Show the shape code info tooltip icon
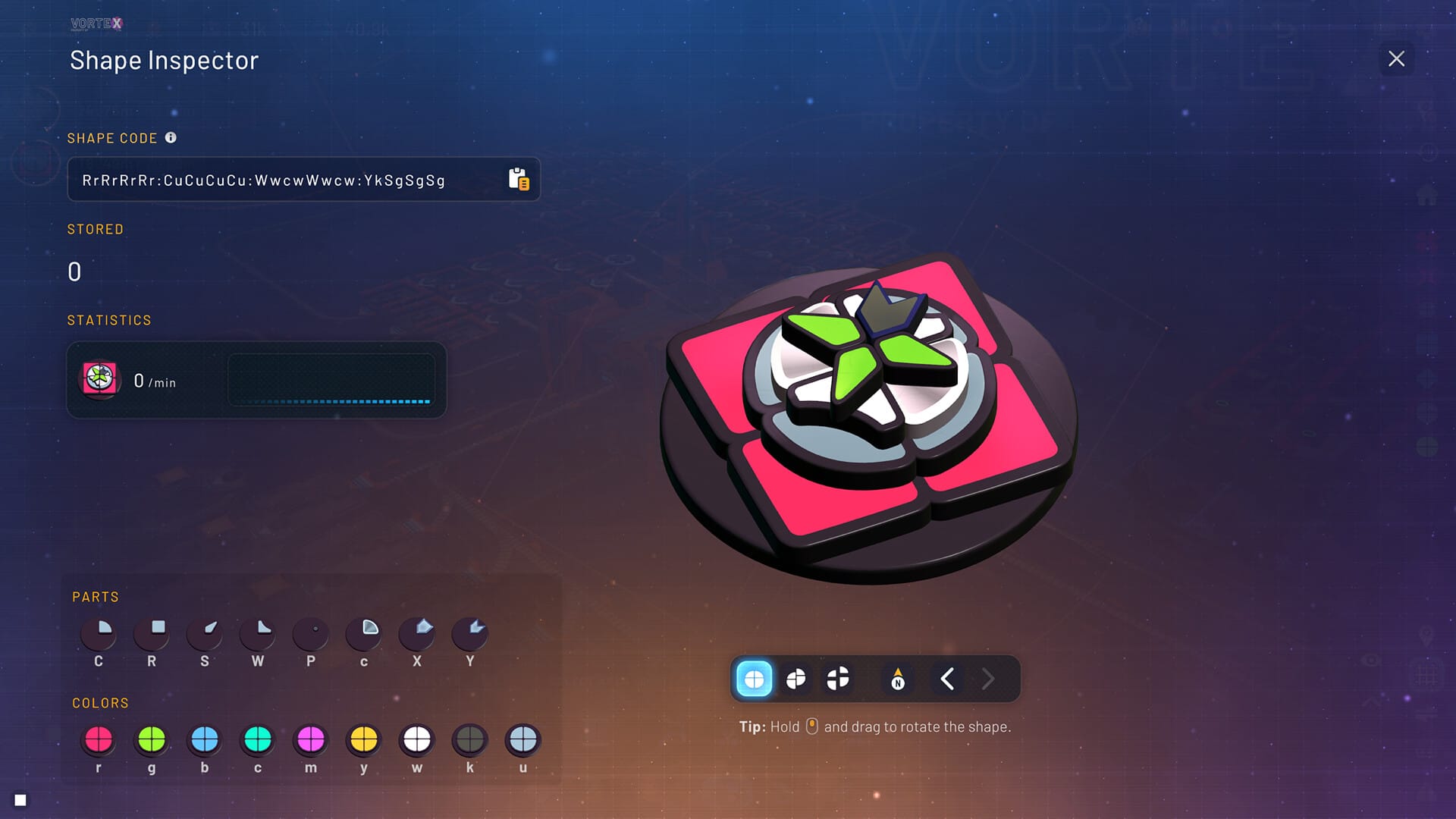1456x819 pixels. tap(171, 137)
